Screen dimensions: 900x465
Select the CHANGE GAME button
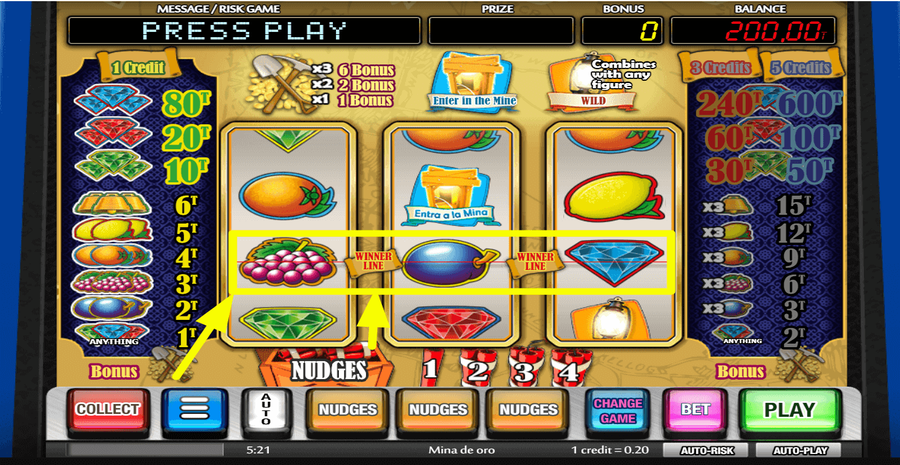[x=618, y=410]
